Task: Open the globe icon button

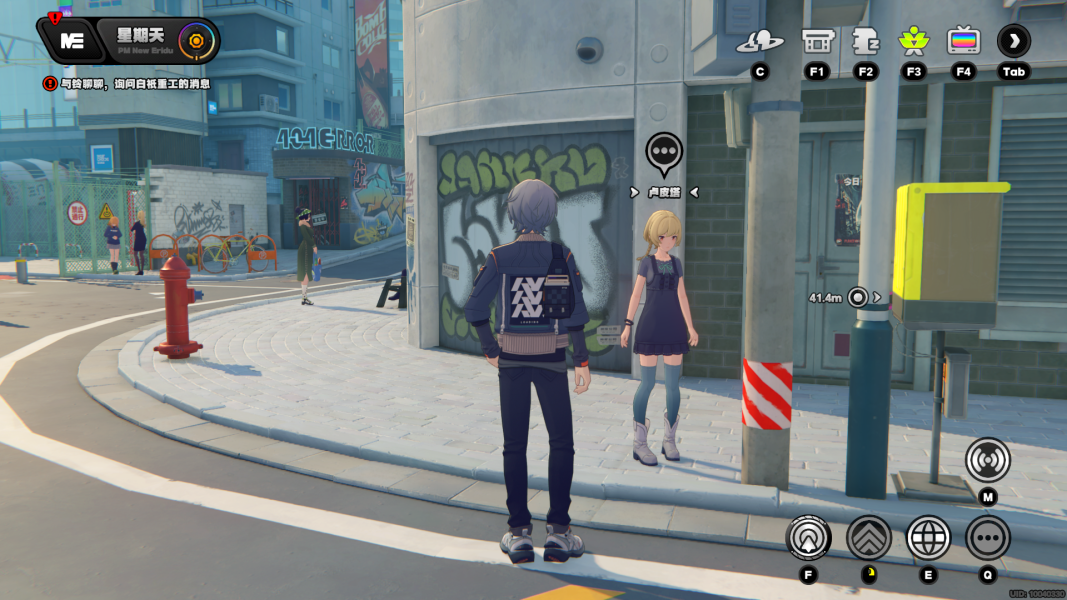Action: pyautogui.click(x=928, y=538)
